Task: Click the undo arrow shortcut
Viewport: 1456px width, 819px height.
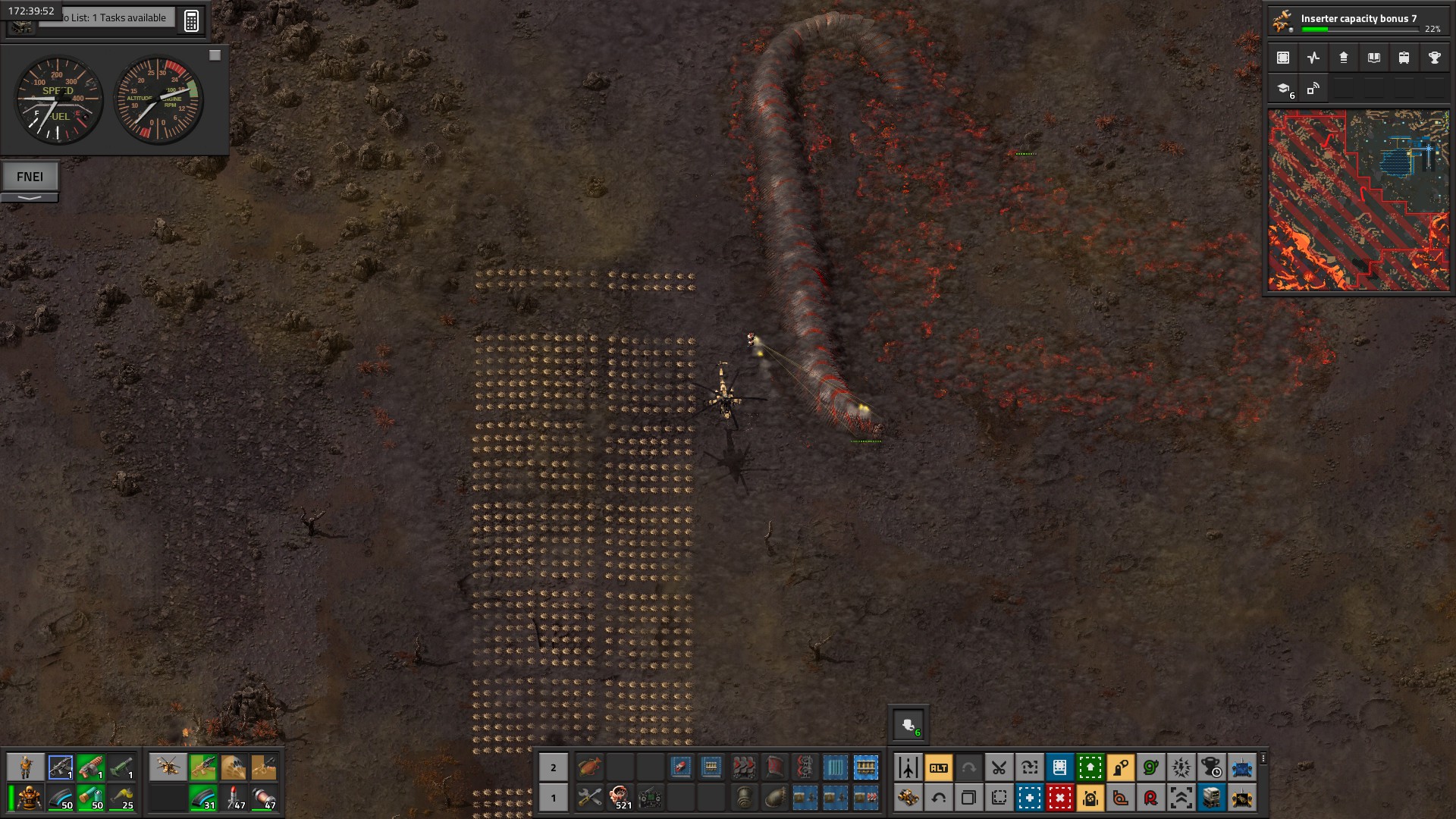Action: [x=938, y=798]
